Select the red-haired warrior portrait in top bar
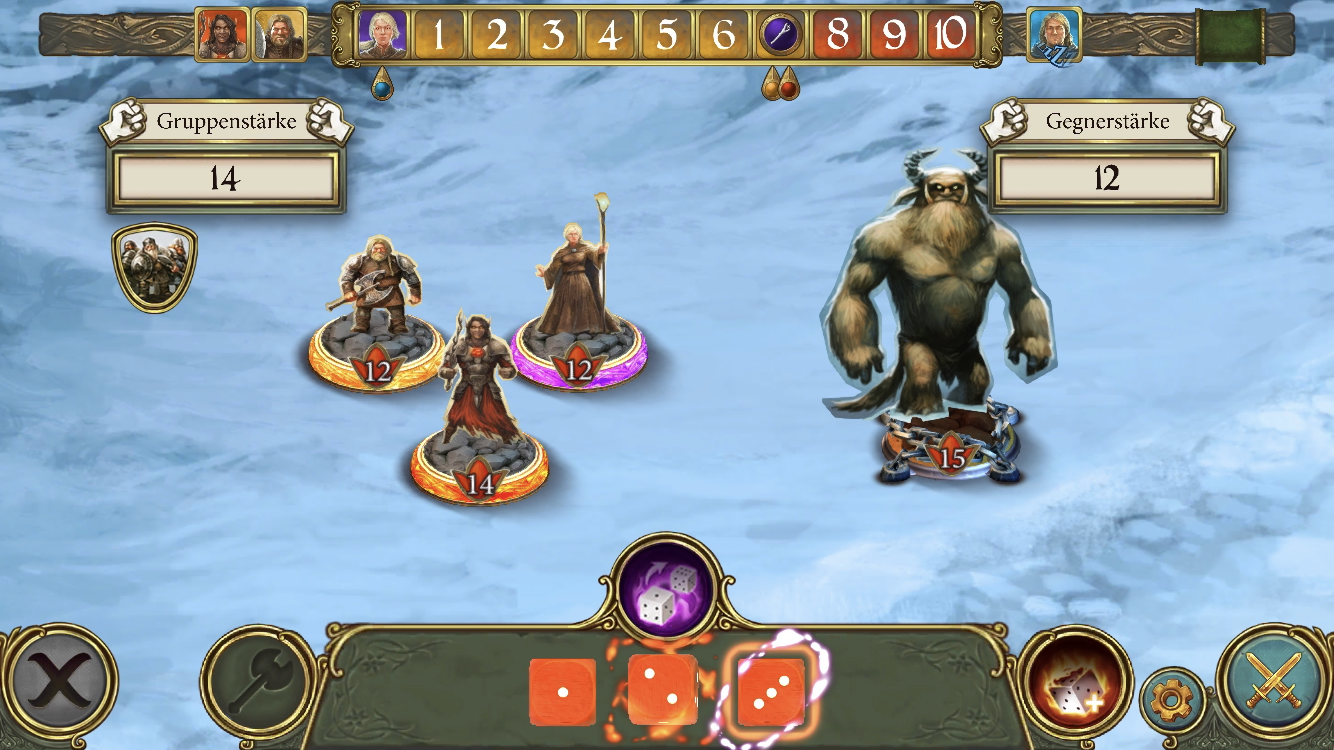This screenshot has width=1334, height=750. [222, 35]
